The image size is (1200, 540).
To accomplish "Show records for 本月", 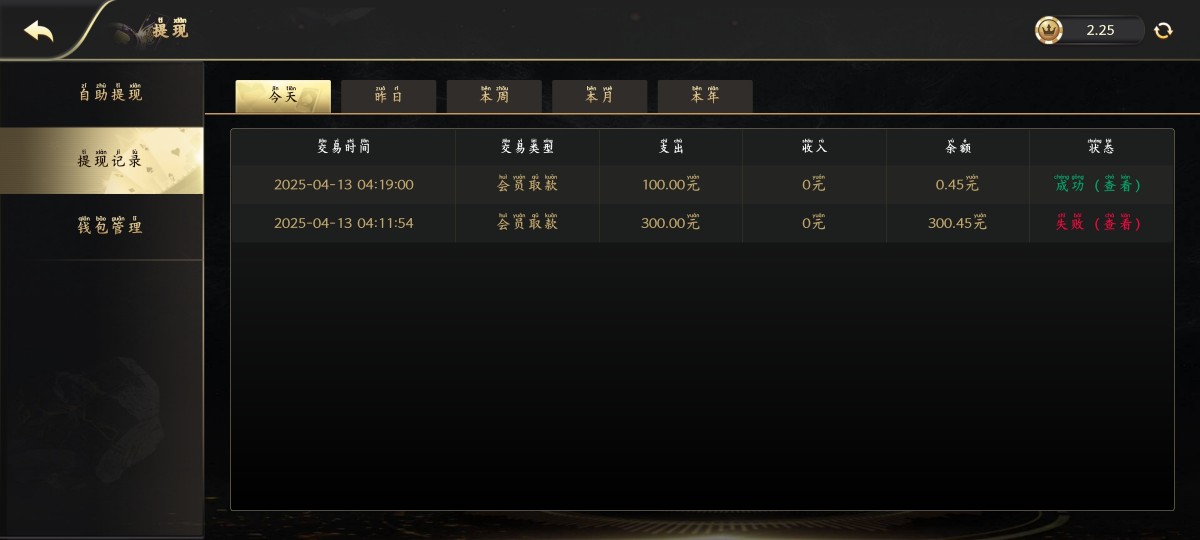I will [600, 97].
